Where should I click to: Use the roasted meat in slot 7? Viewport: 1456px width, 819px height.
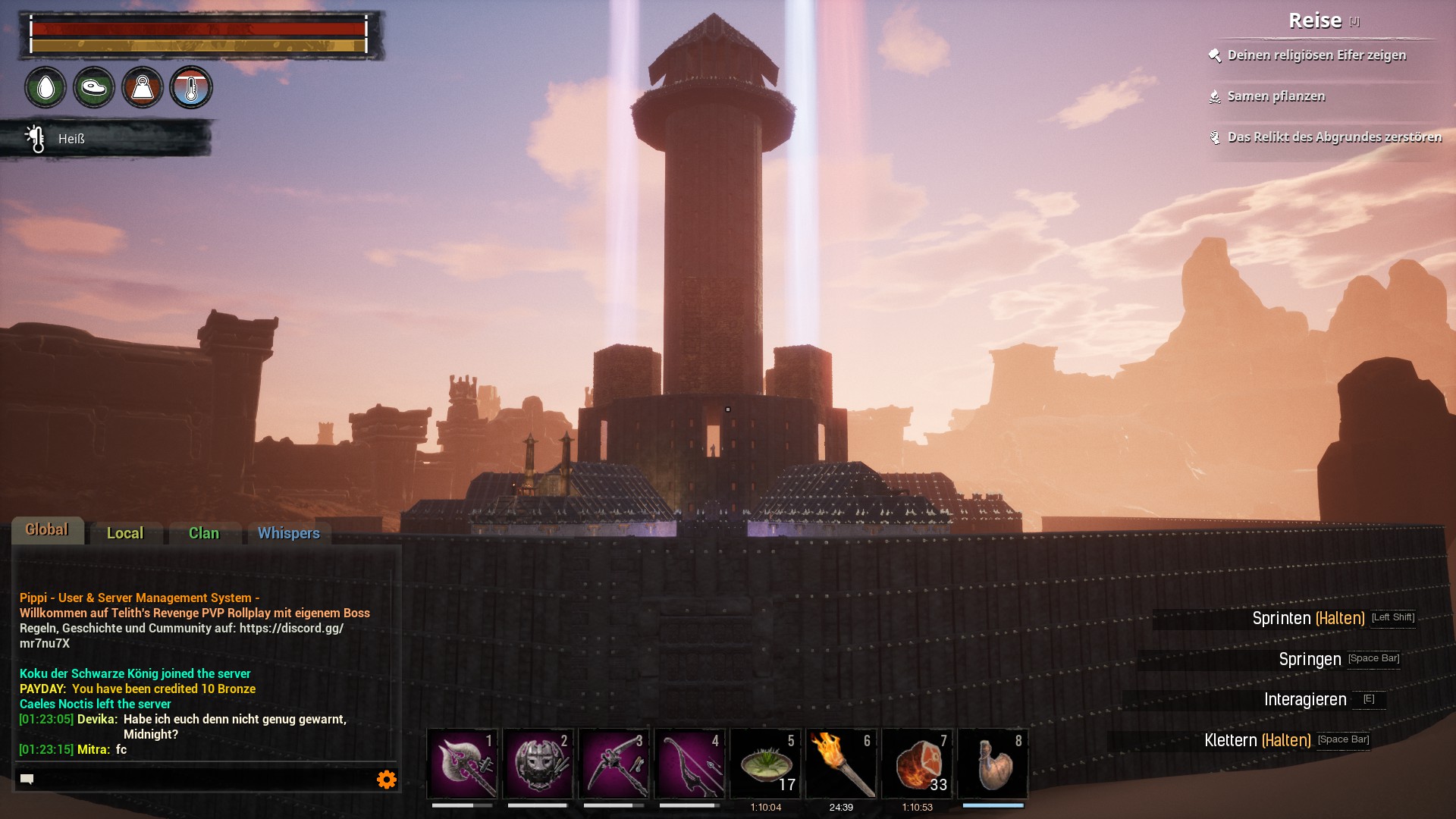(917, 764)
